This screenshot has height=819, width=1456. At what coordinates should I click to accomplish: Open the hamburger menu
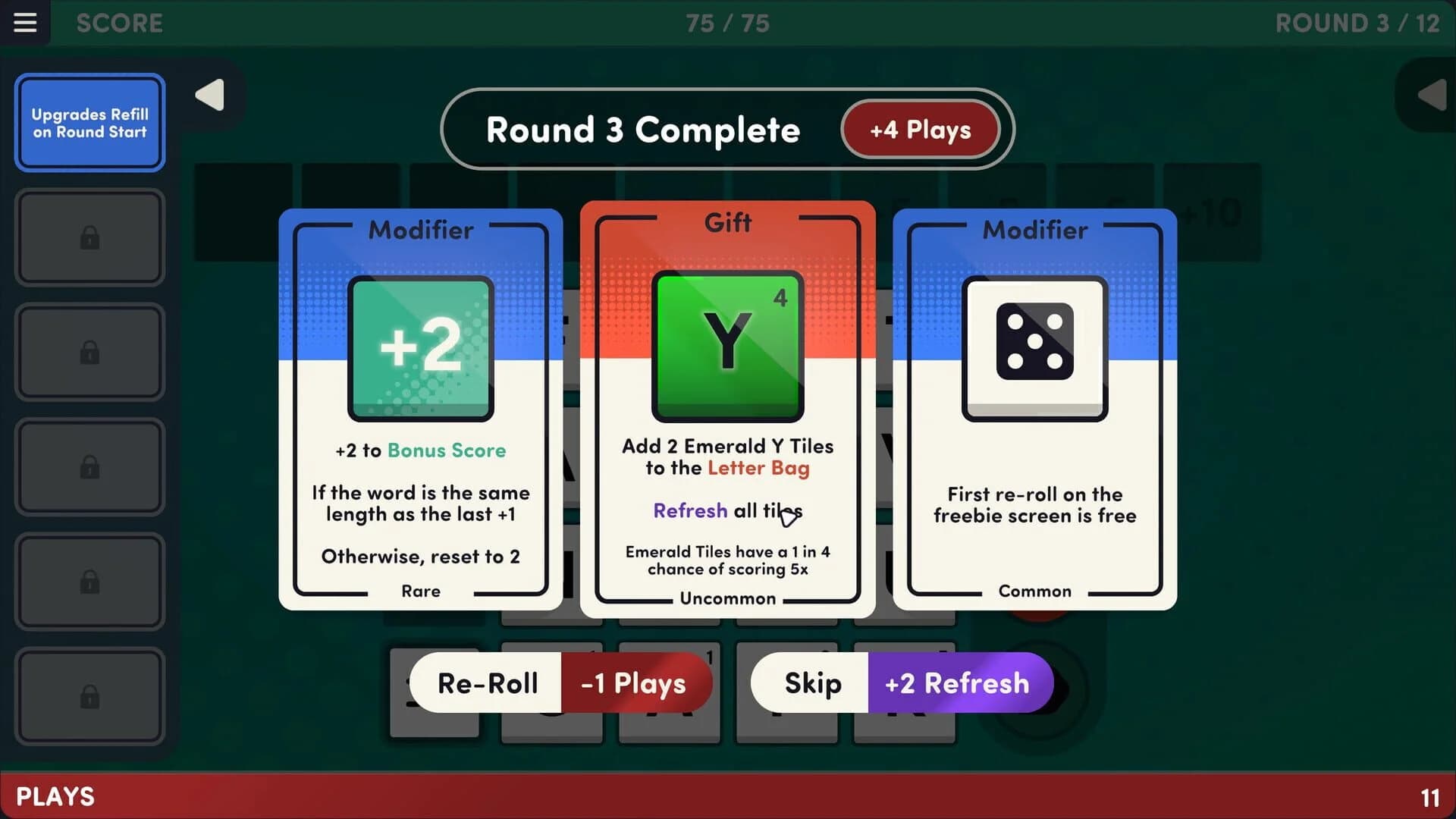click(x=25, y=23)
